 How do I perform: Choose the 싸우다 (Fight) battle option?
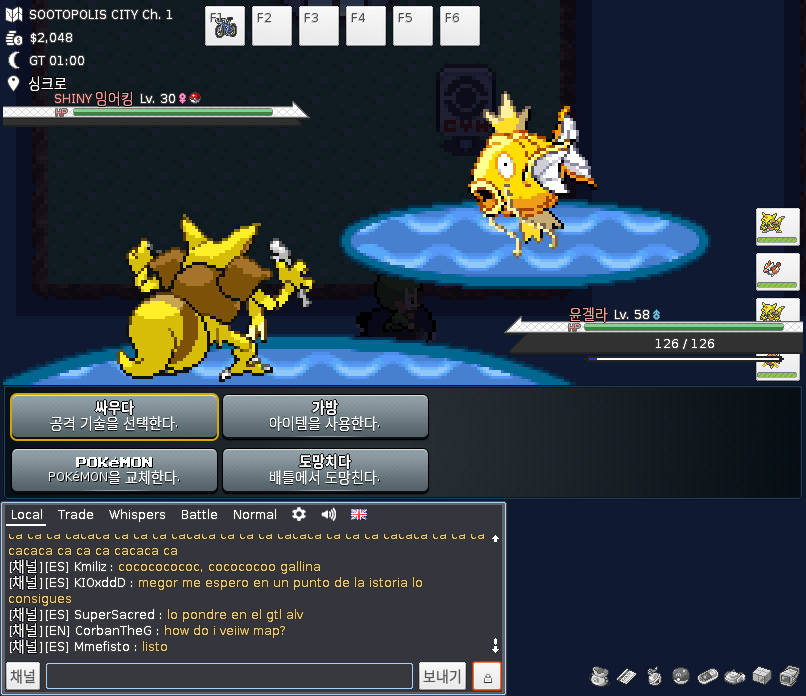pos(114,416)
